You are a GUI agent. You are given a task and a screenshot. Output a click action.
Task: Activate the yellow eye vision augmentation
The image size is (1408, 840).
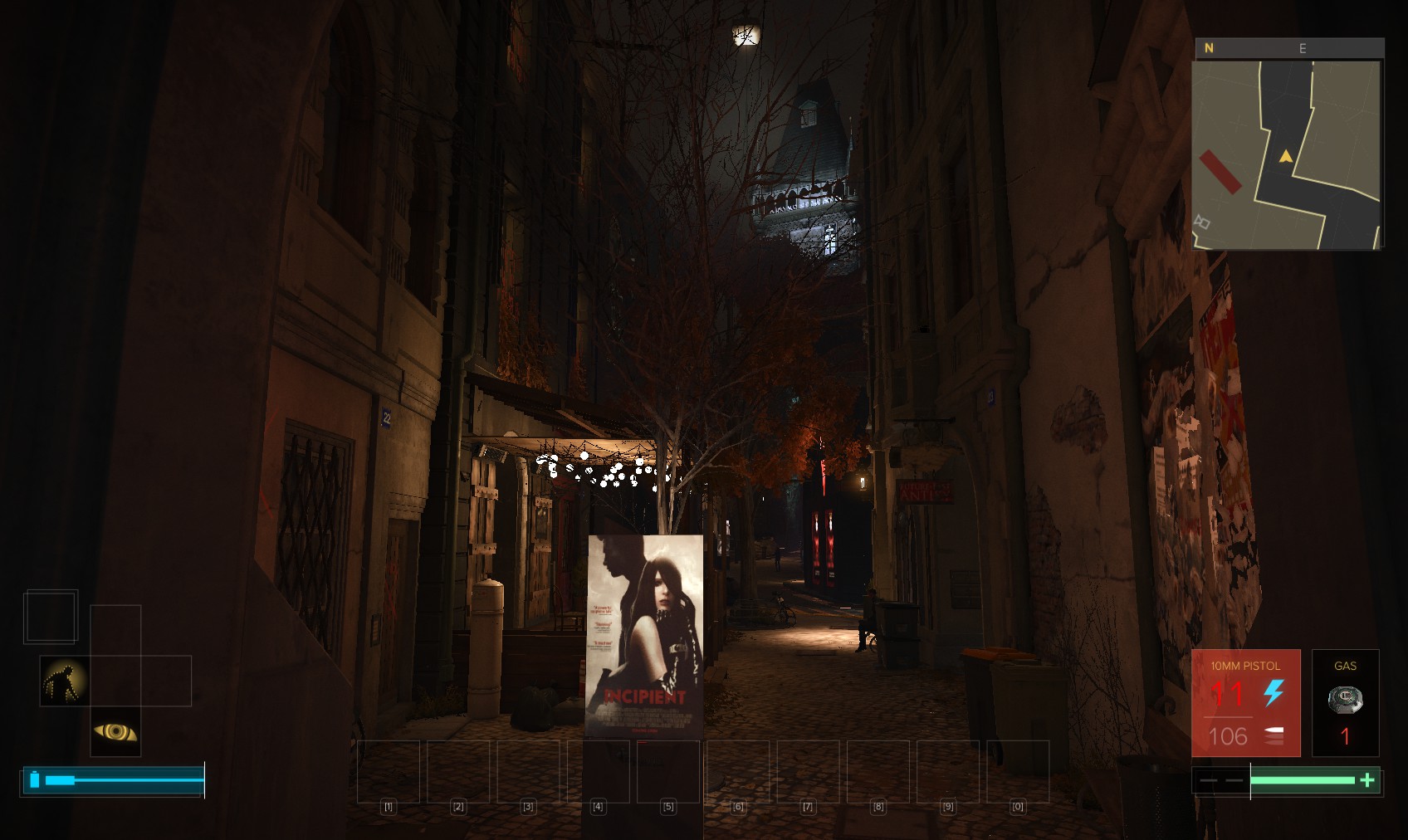pos(115,731)
